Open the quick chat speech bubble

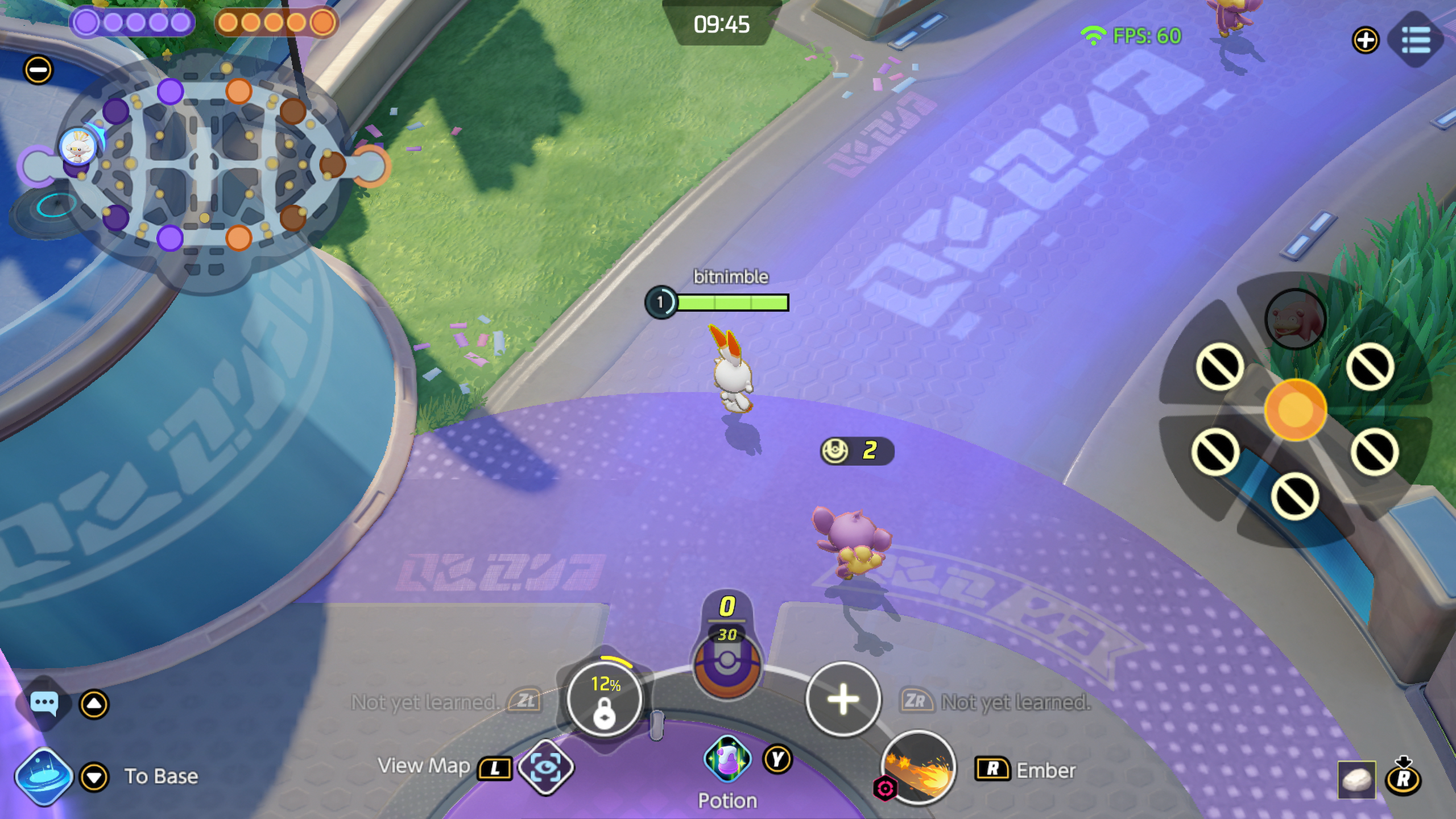coord(44,704)
